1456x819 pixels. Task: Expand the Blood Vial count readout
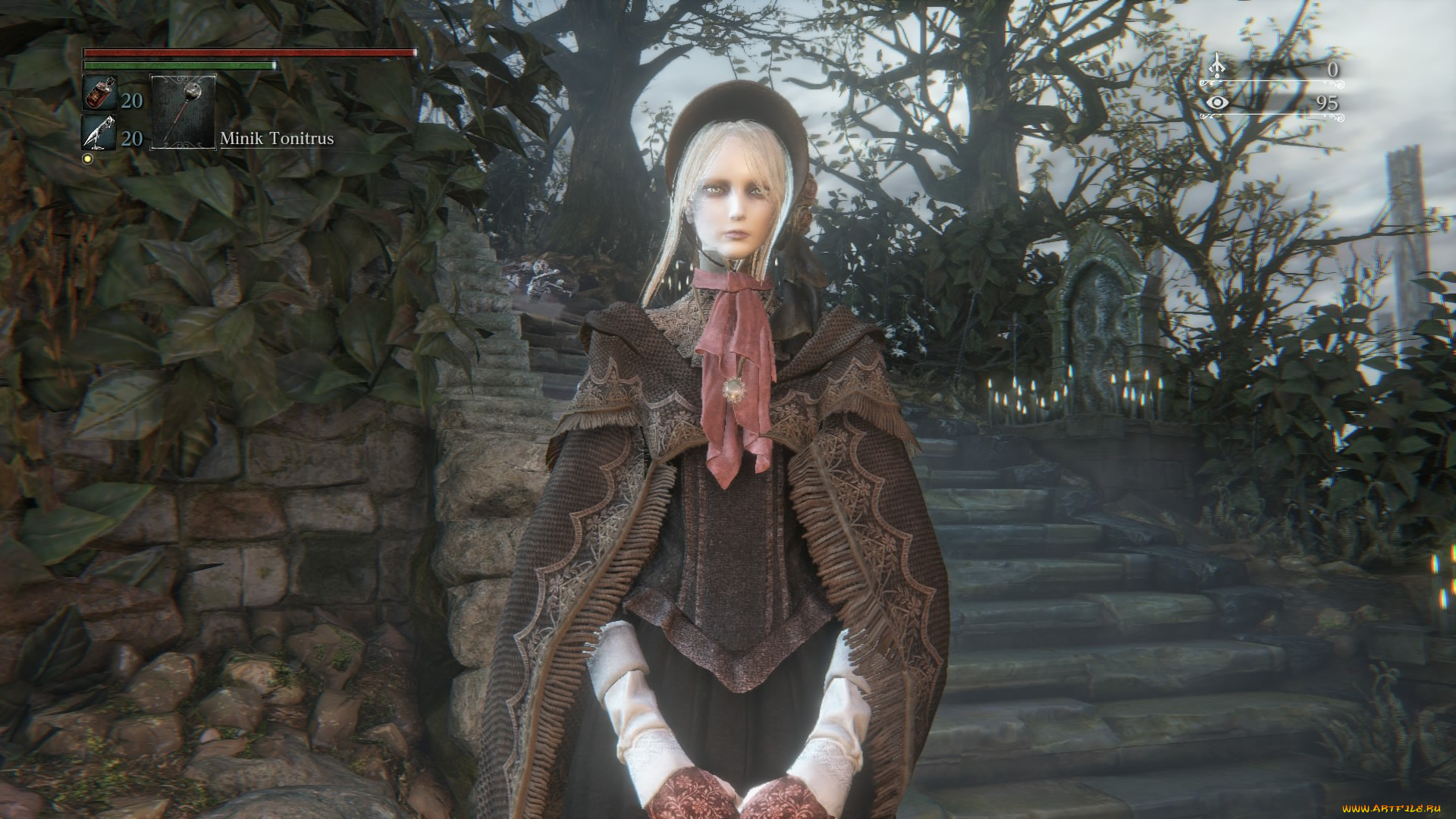[131, 100]
